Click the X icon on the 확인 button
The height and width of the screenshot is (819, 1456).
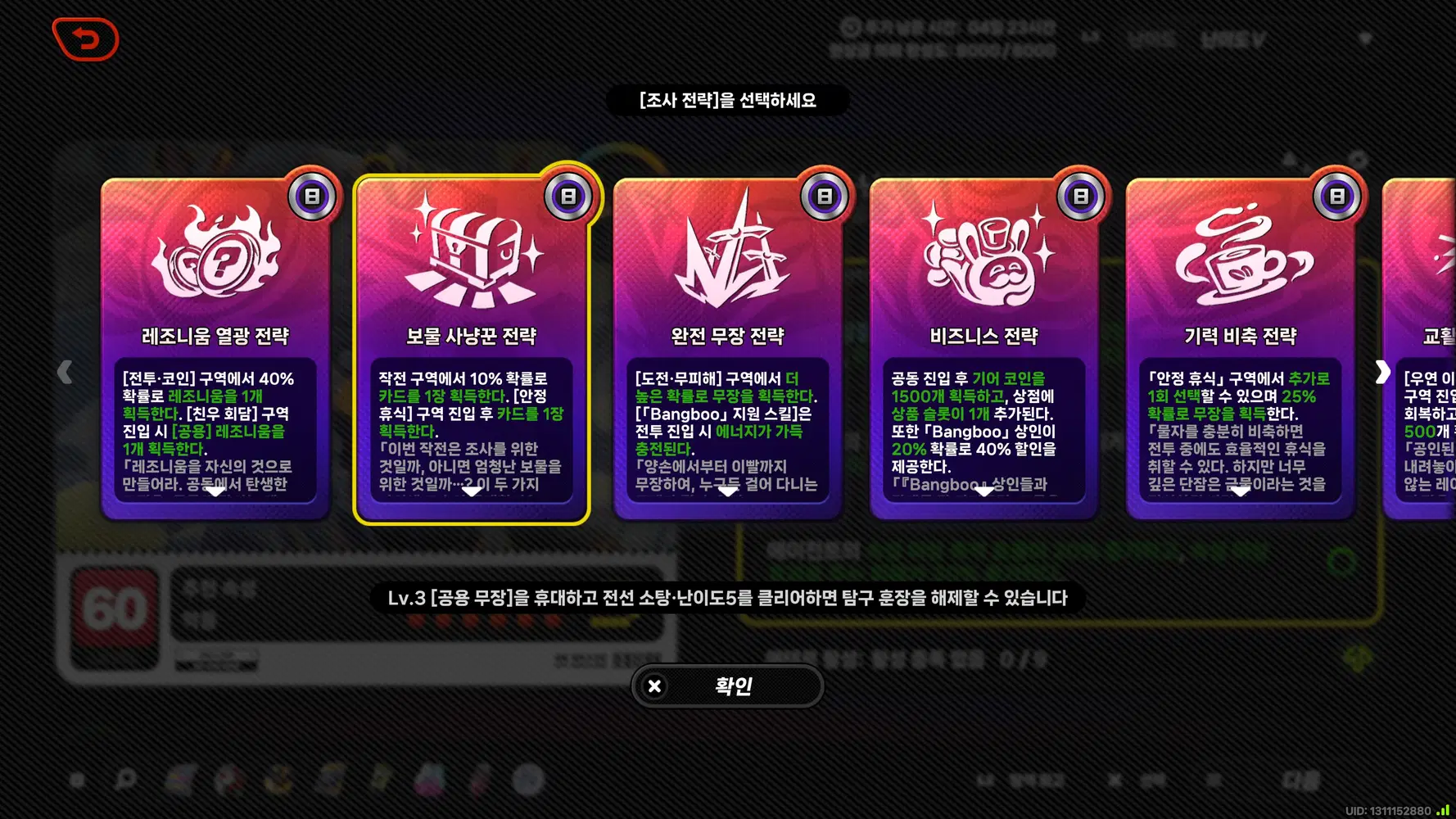(x=653, y=686)
